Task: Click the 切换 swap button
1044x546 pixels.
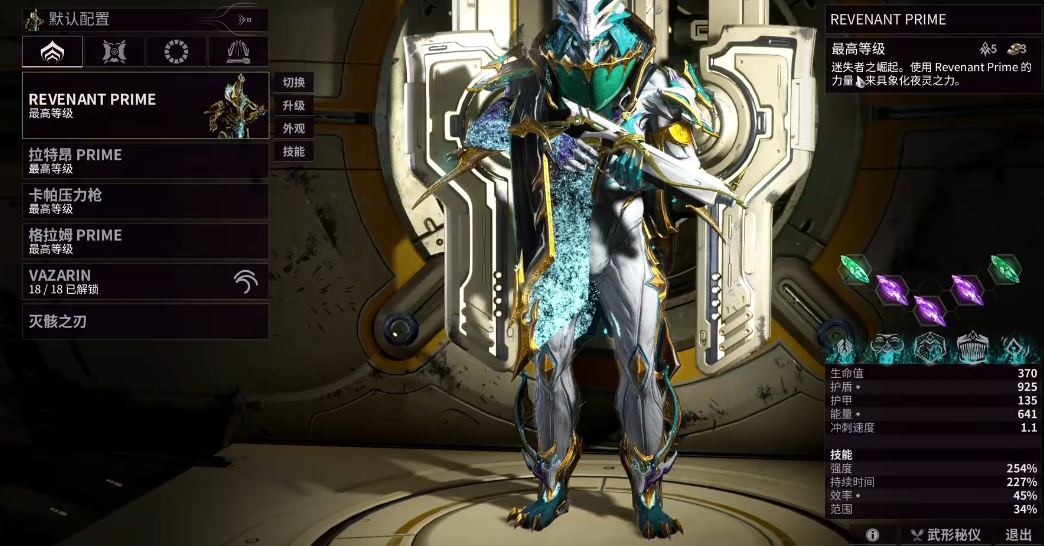Action: 293,82
